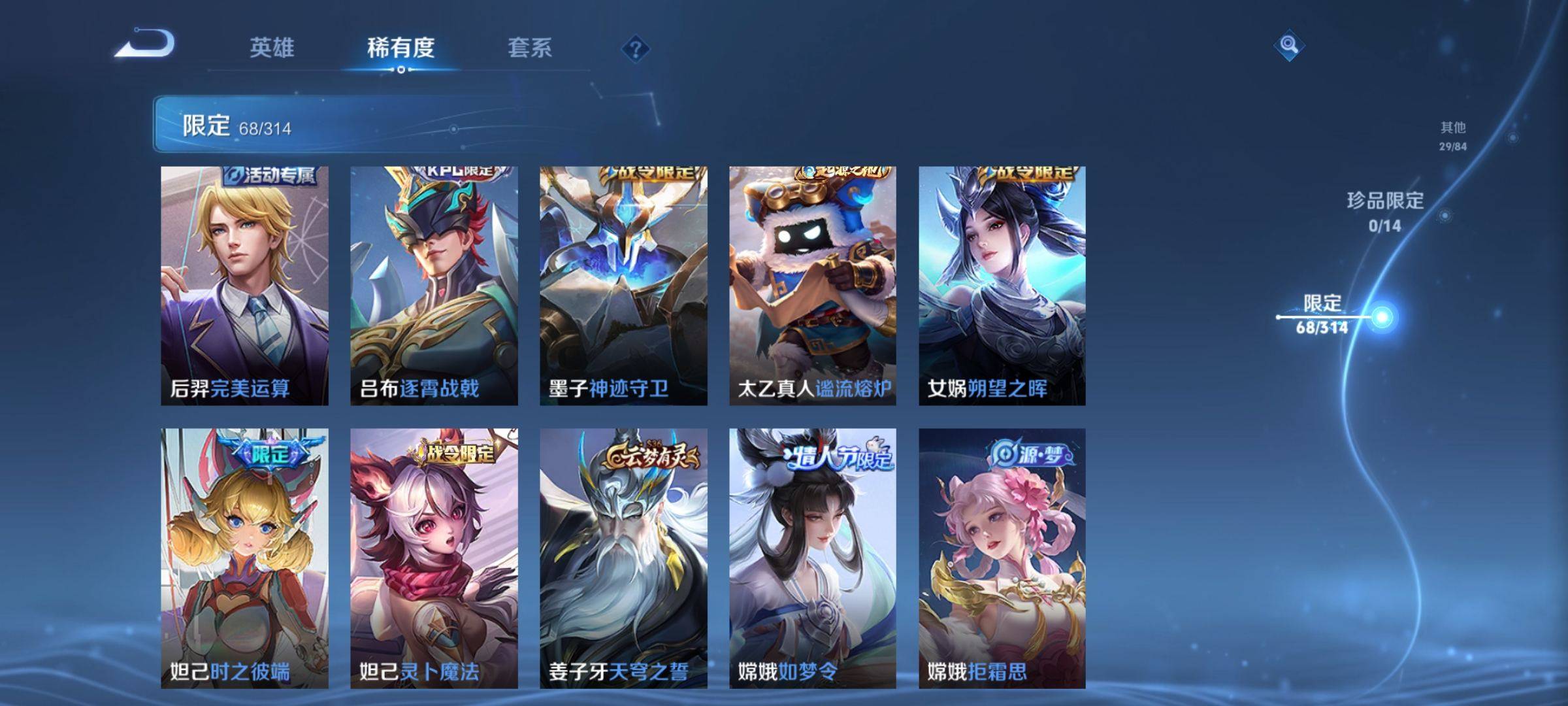Image resolution: width=1568 pixels, height=706 pixels.
Task: Select the 限定 68/314 rarity marker
Action: 1323,314
